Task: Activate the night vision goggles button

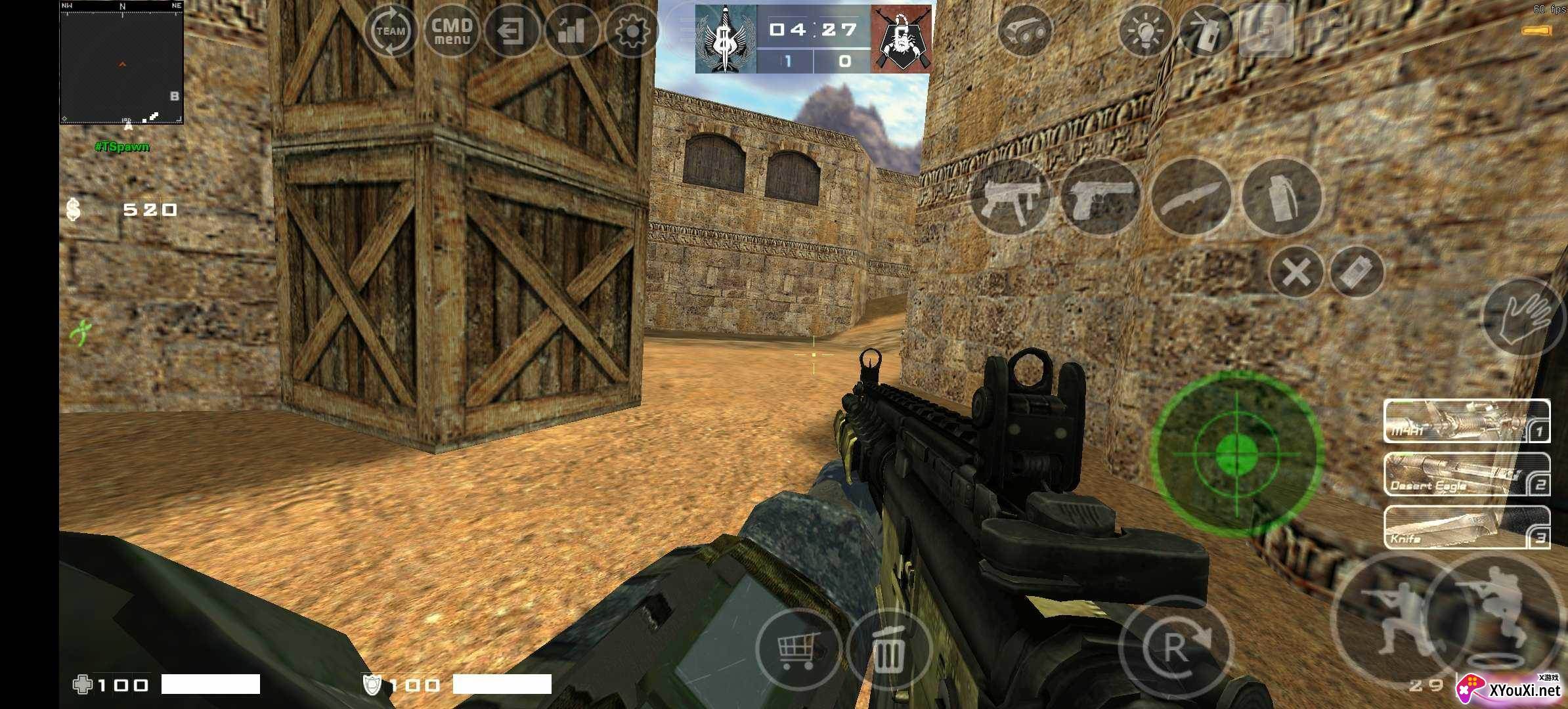Action: [x=1024, y=31]
